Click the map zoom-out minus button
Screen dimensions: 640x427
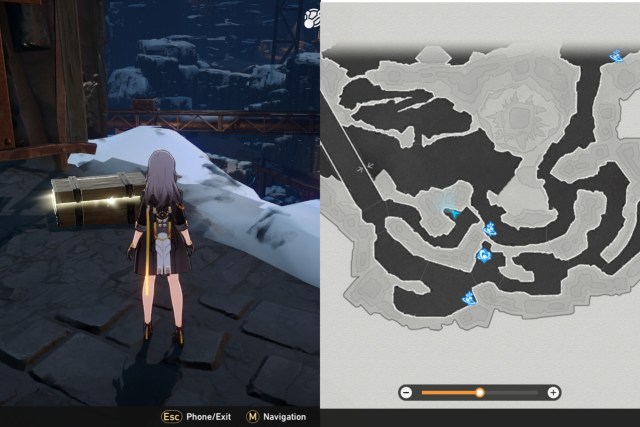(x=406, y=393)
